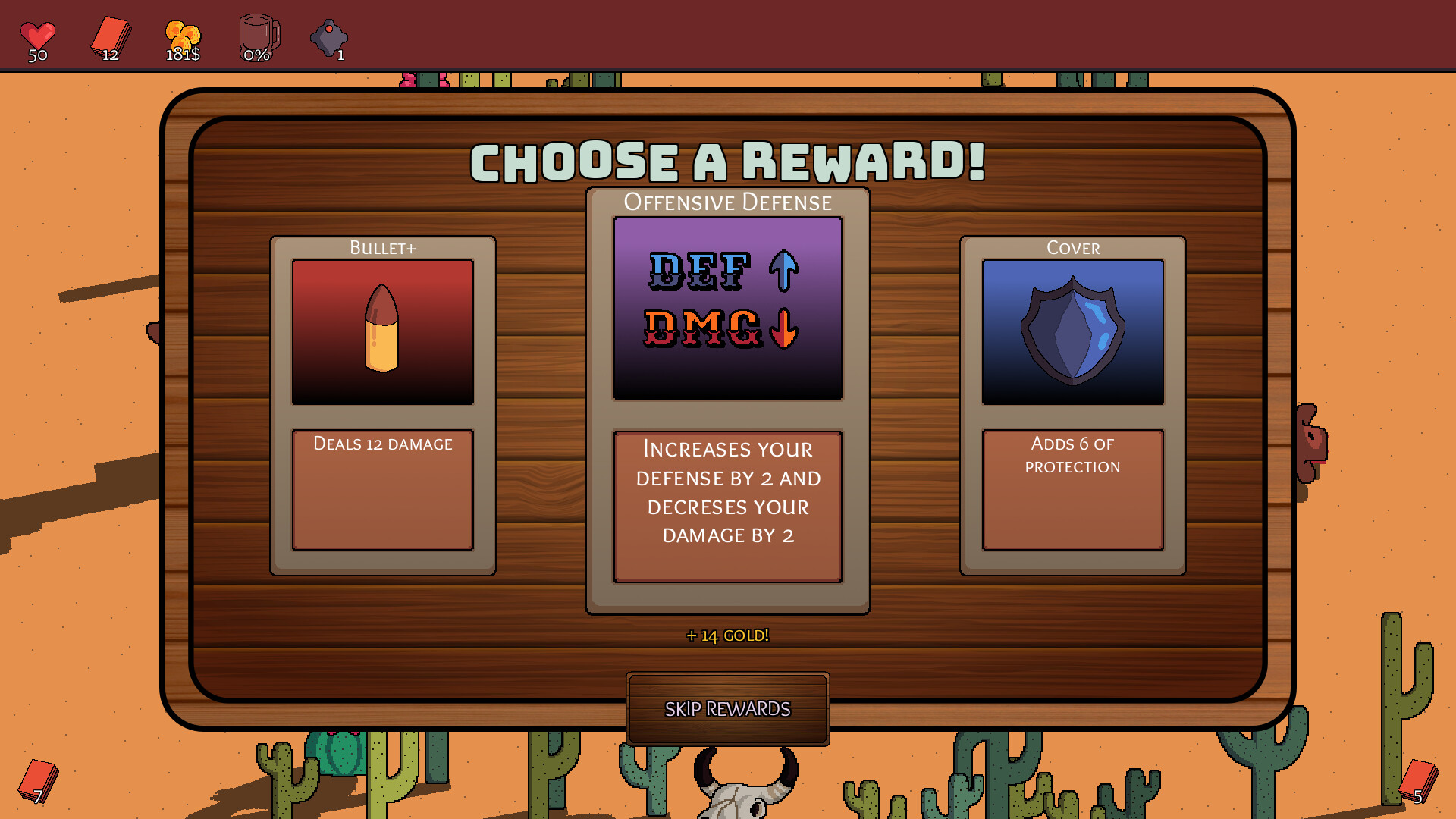This screenshot has height=819, width=1456.
Task: Click the Choose a Reward! title
Action: coord(727,161)
